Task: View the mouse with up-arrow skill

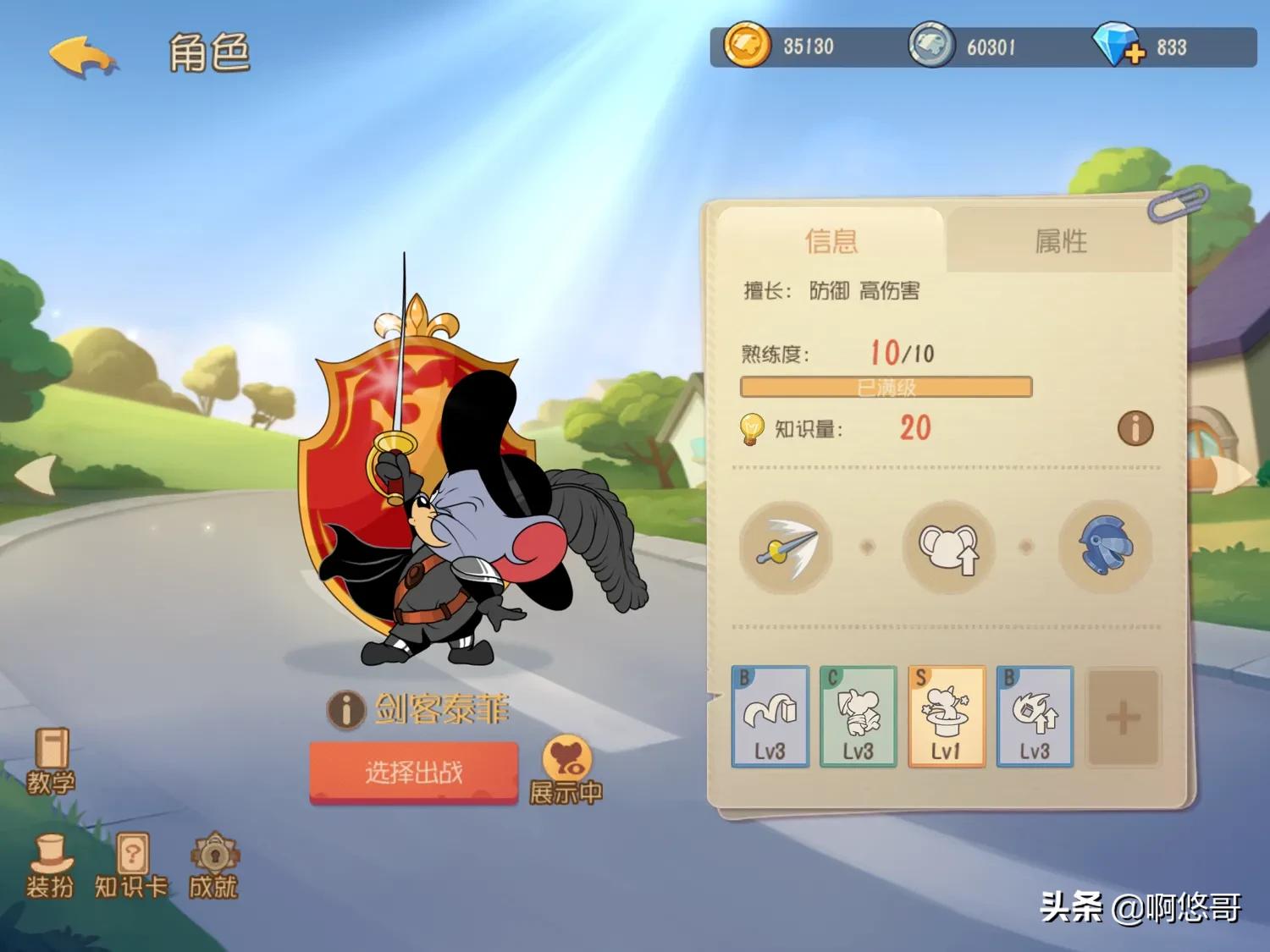Action: [947, 547]
